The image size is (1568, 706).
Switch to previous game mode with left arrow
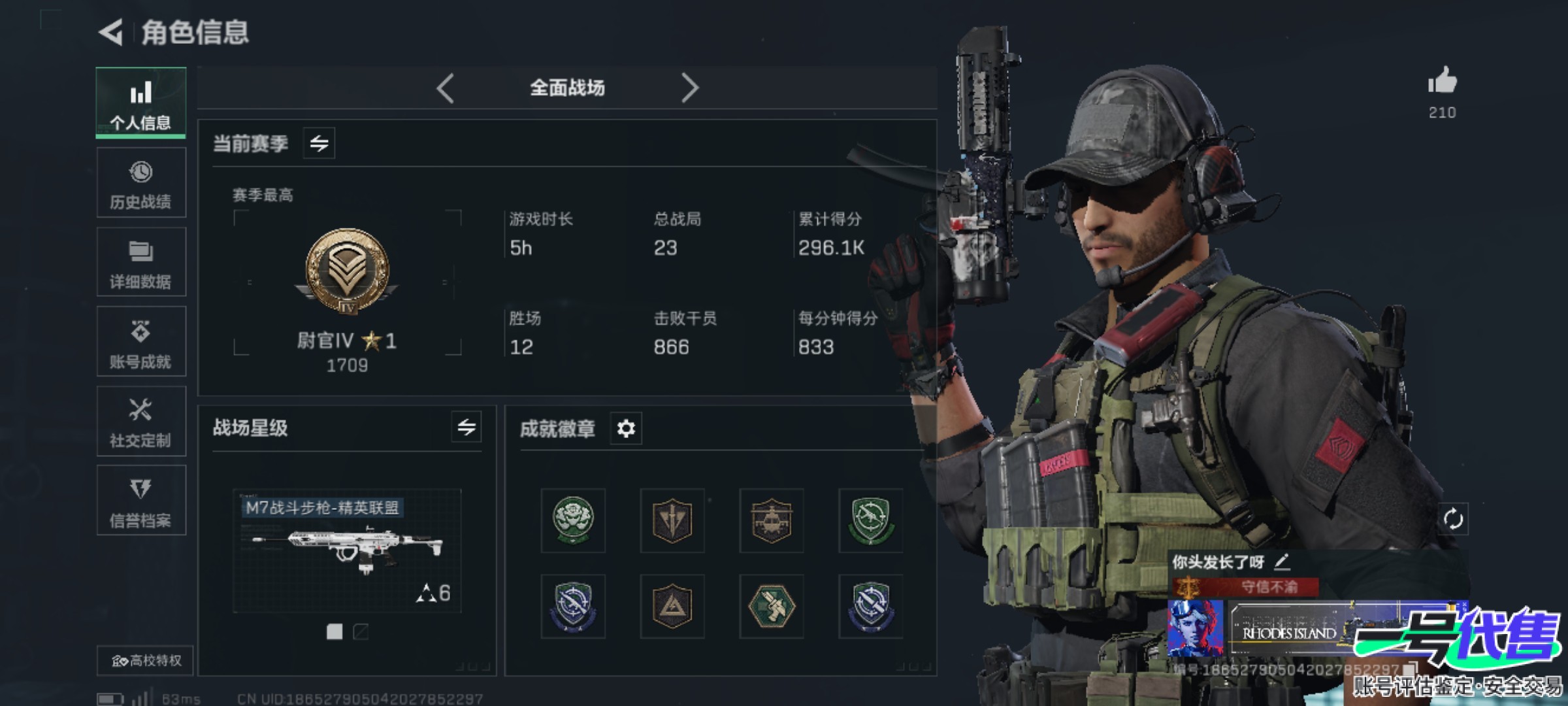(446, 88)
